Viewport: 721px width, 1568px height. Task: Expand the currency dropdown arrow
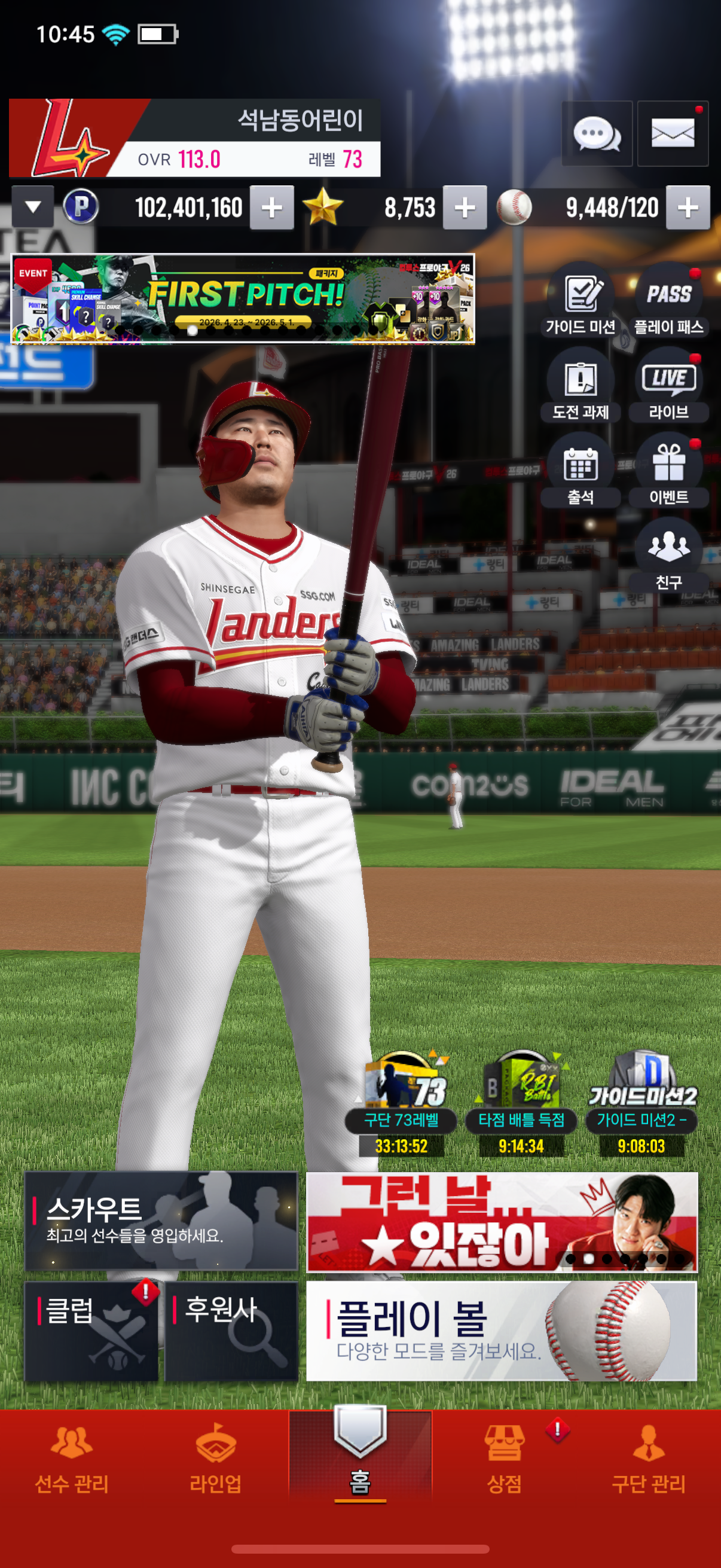pyautogui.click(x=33, y=207)
